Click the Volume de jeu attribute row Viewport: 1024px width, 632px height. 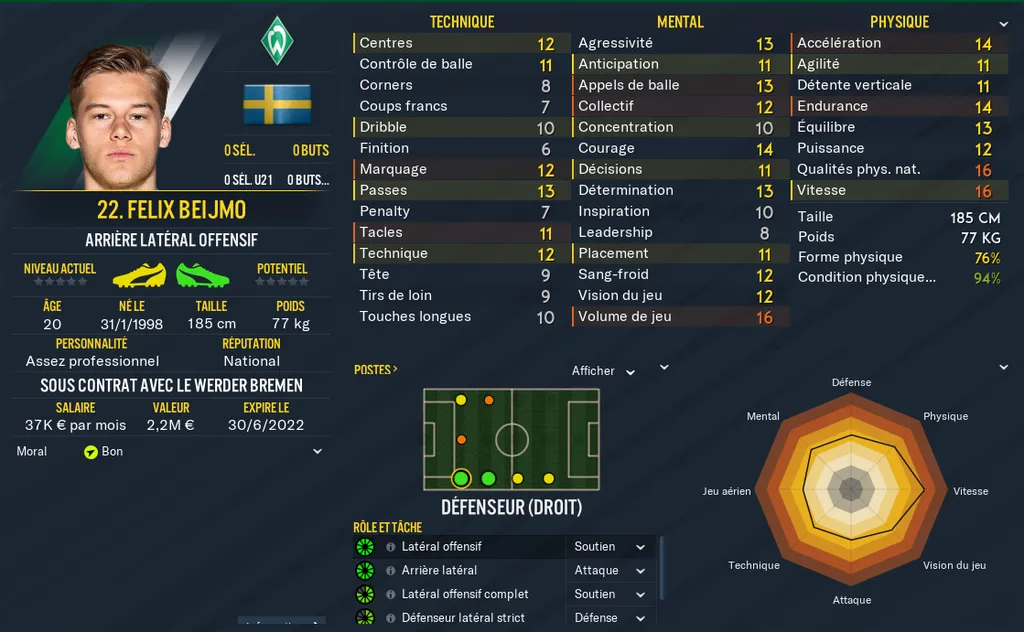coord(680,317)
